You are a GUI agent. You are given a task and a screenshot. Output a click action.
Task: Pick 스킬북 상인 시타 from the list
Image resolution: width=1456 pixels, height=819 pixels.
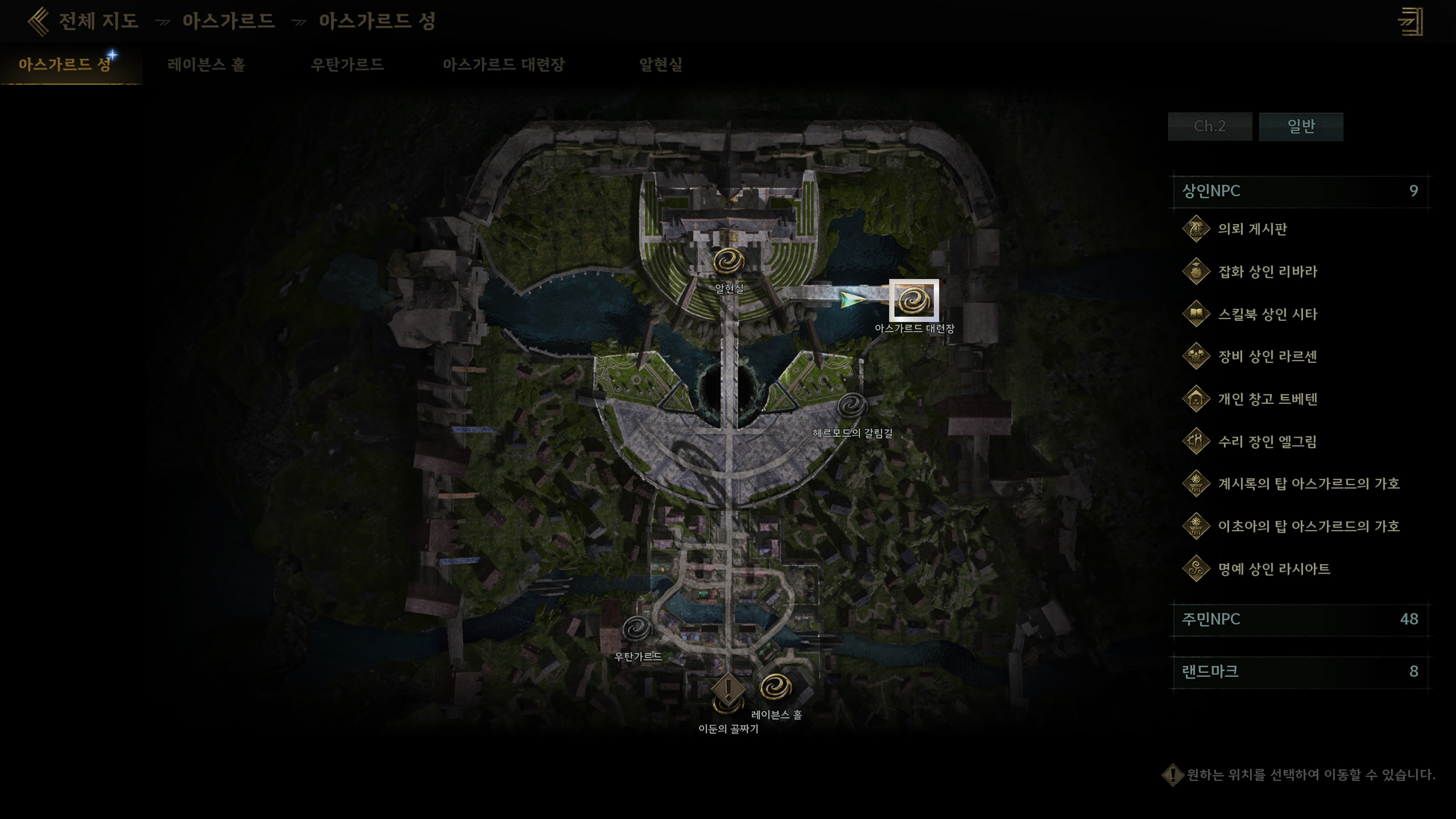(x=1267, y=314)
